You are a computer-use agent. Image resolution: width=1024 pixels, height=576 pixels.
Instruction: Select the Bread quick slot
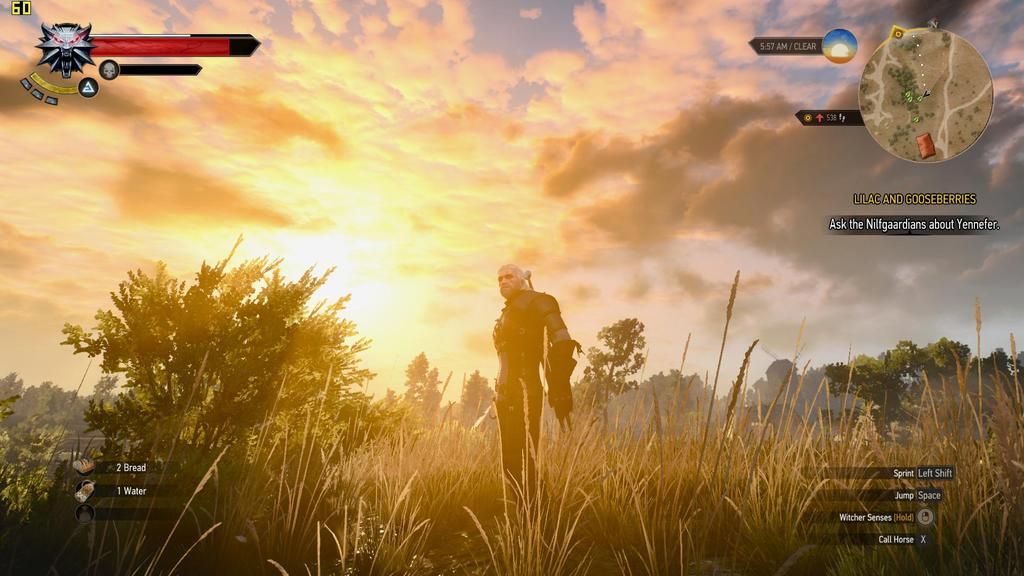click(85, 467)
